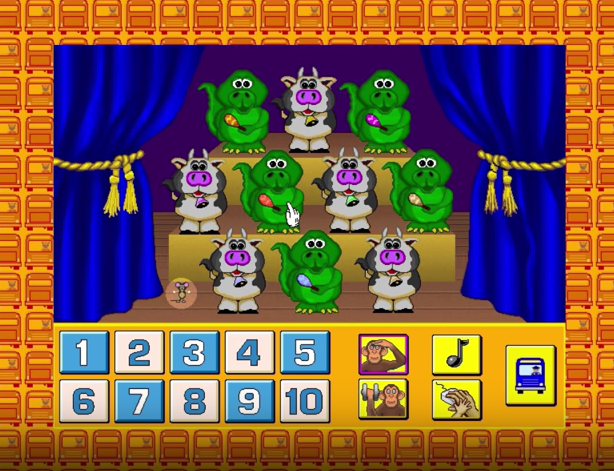Select the number 5 tile
This screenshot has width=614, height=471.
304,353
